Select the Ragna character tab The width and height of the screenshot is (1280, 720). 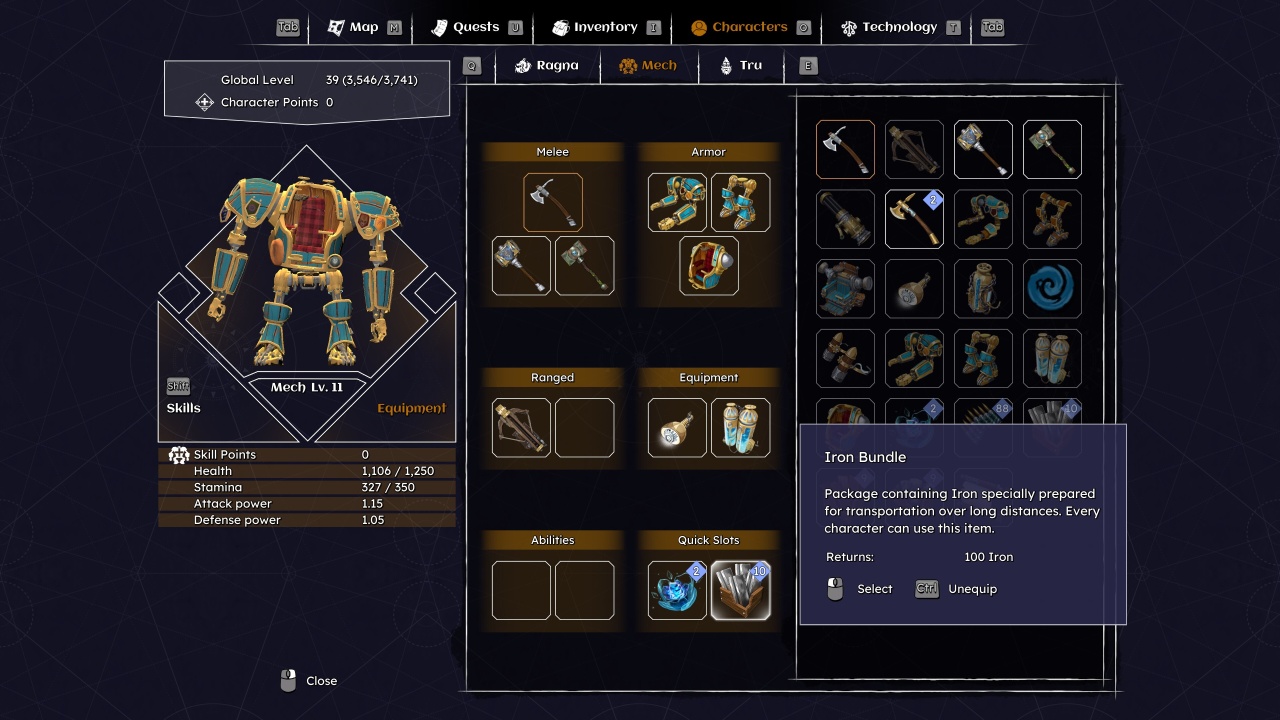547,66
